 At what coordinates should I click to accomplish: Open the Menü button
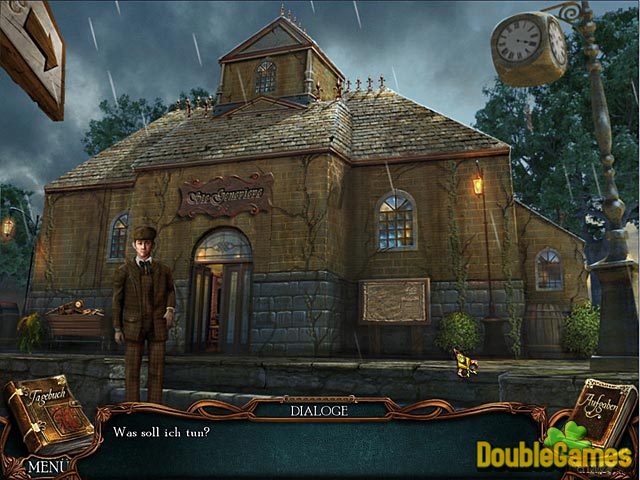pyautogui.click(x=46, y=466)
